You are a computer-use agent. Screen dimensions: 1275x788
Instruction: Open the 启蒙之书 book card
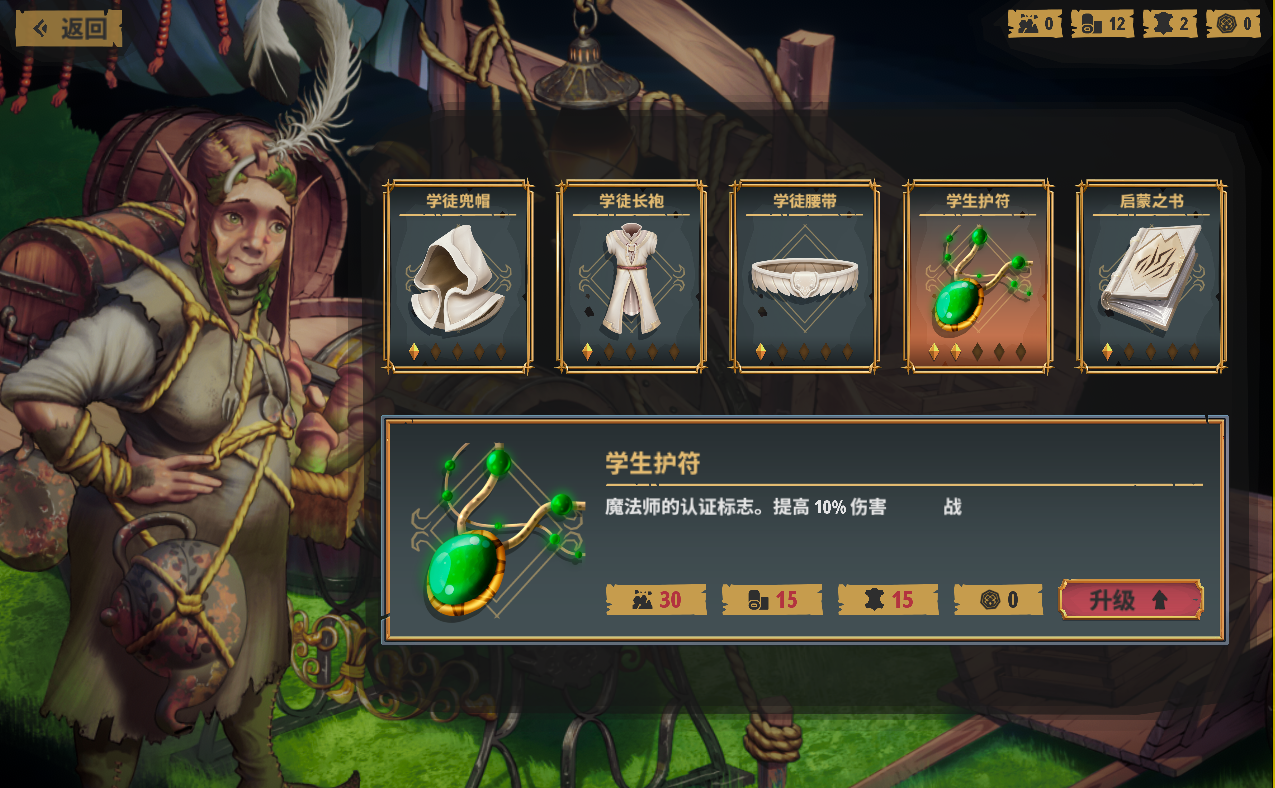1151,276
